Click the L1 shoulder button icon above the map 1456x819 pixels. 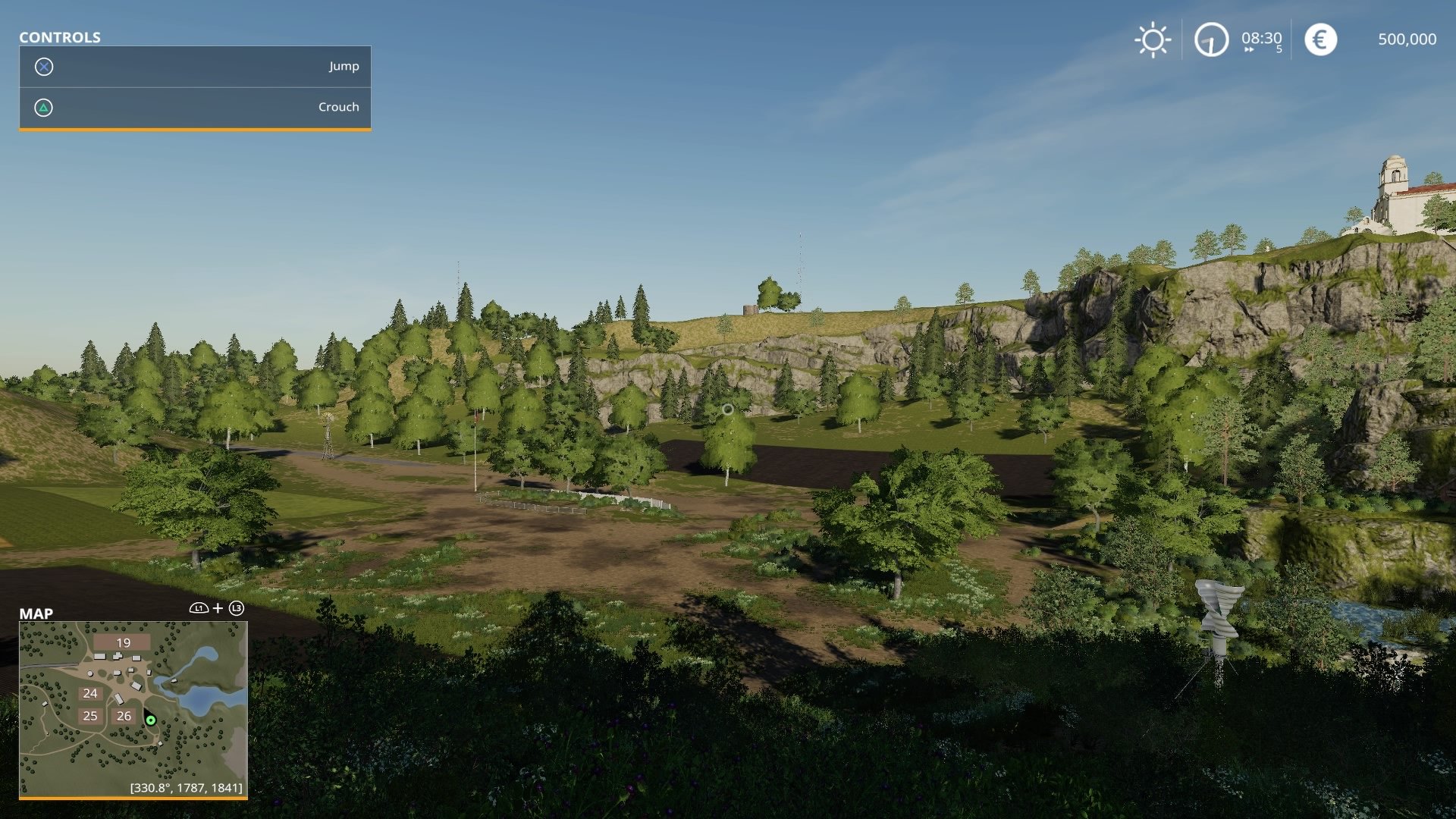(x=199, y=607)
